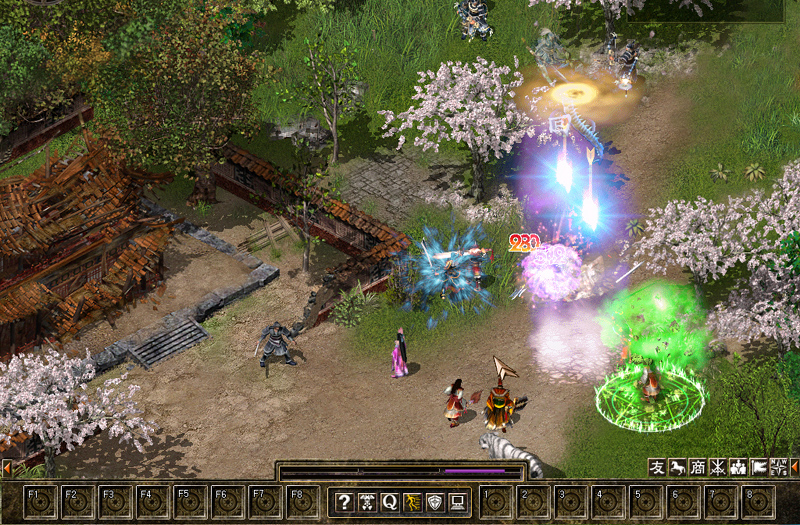The width and height of the screenshot is (800, 525).
Task: Click the waving flag icon
Action: 758,467
